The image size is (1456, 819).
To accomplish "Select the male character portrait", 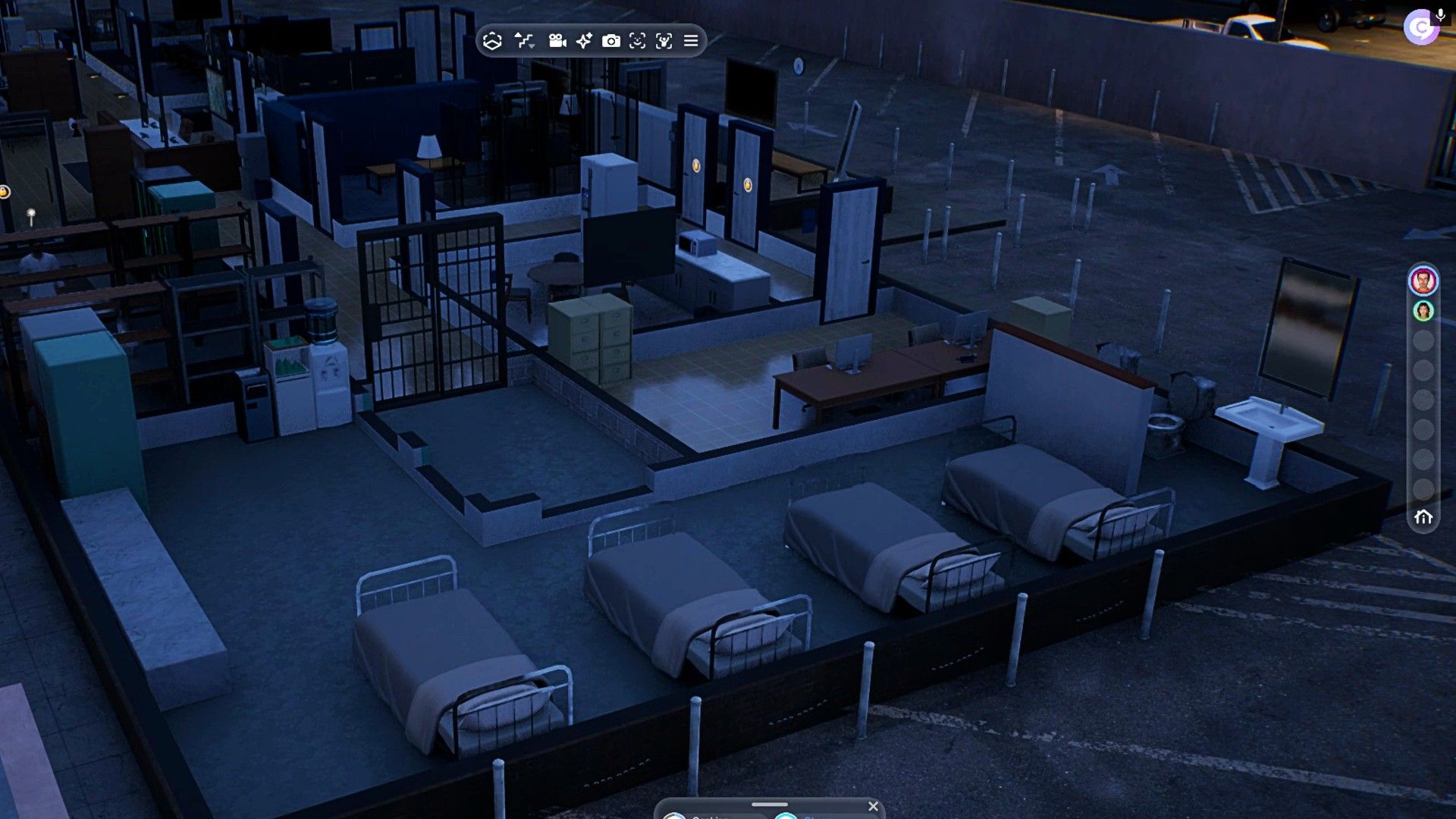I will (1423, 281).
